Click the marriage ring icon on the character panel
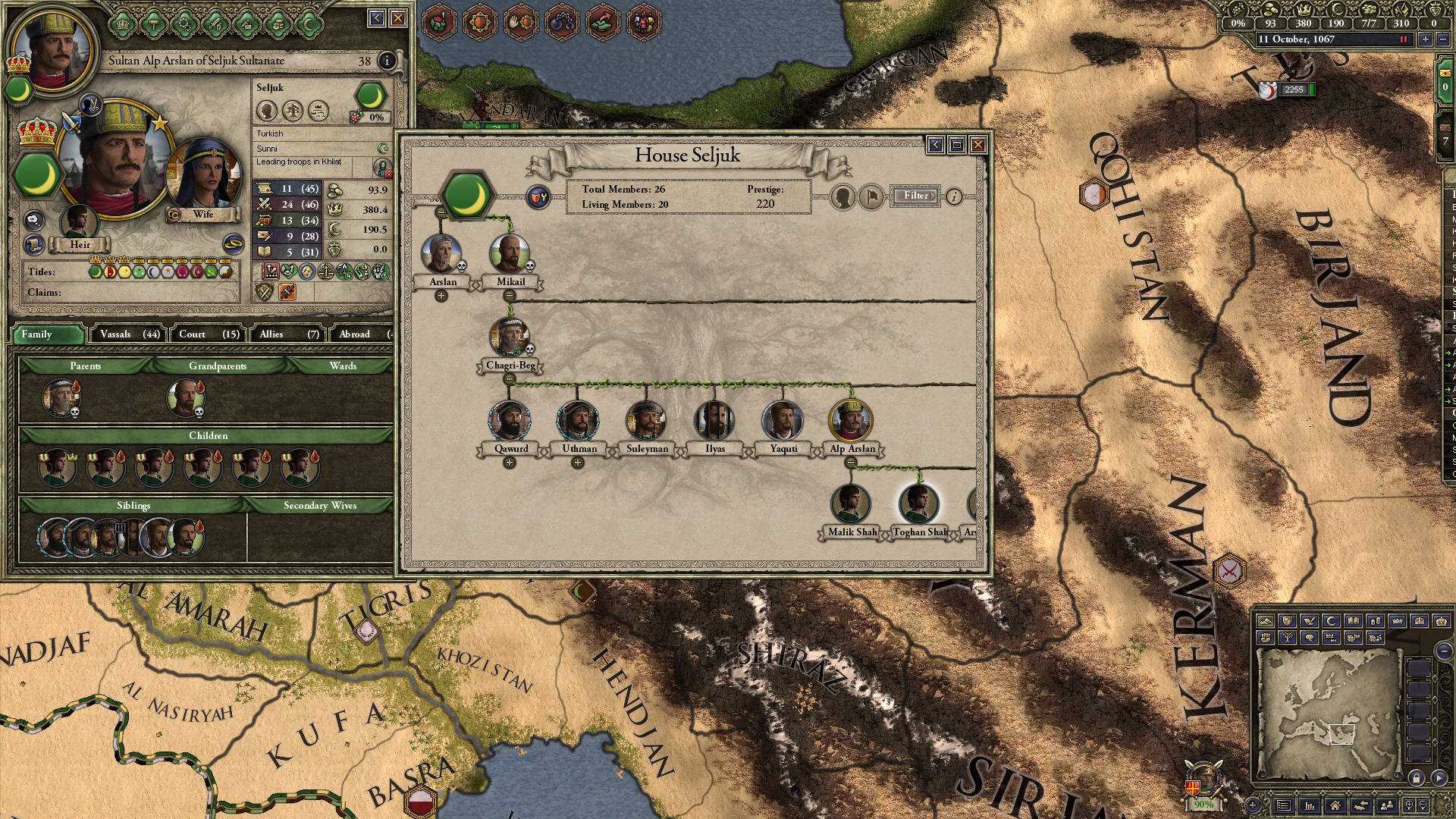Viewport: 1456px width, 819px height. pyautogui.click(x=234, y=243)
